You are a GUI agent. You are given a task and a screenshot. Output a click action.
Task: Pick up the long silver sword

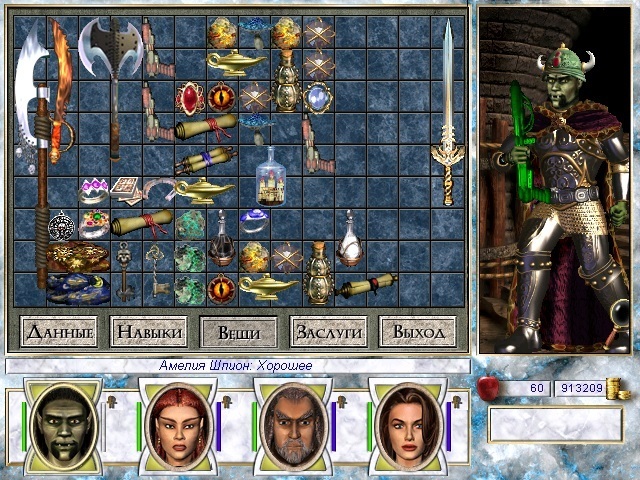tap(446, 110)
